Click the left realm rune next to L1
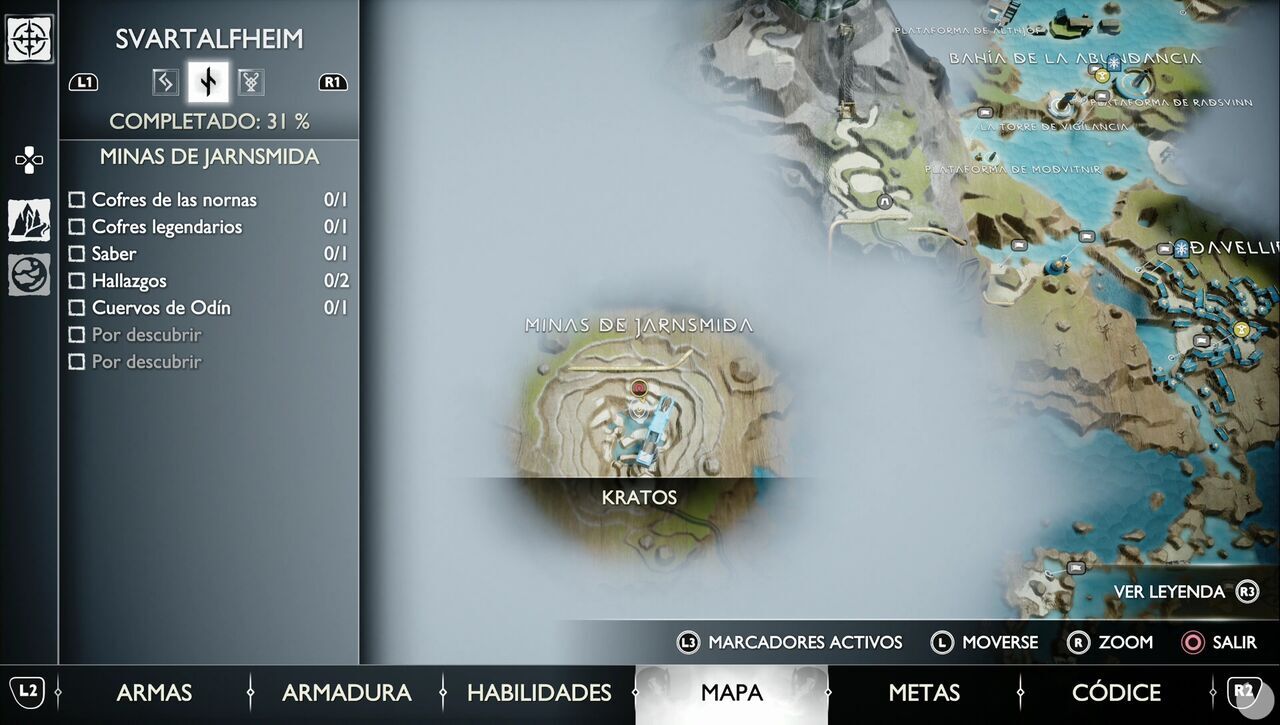The image size is (1280, 725). [165, 82]
